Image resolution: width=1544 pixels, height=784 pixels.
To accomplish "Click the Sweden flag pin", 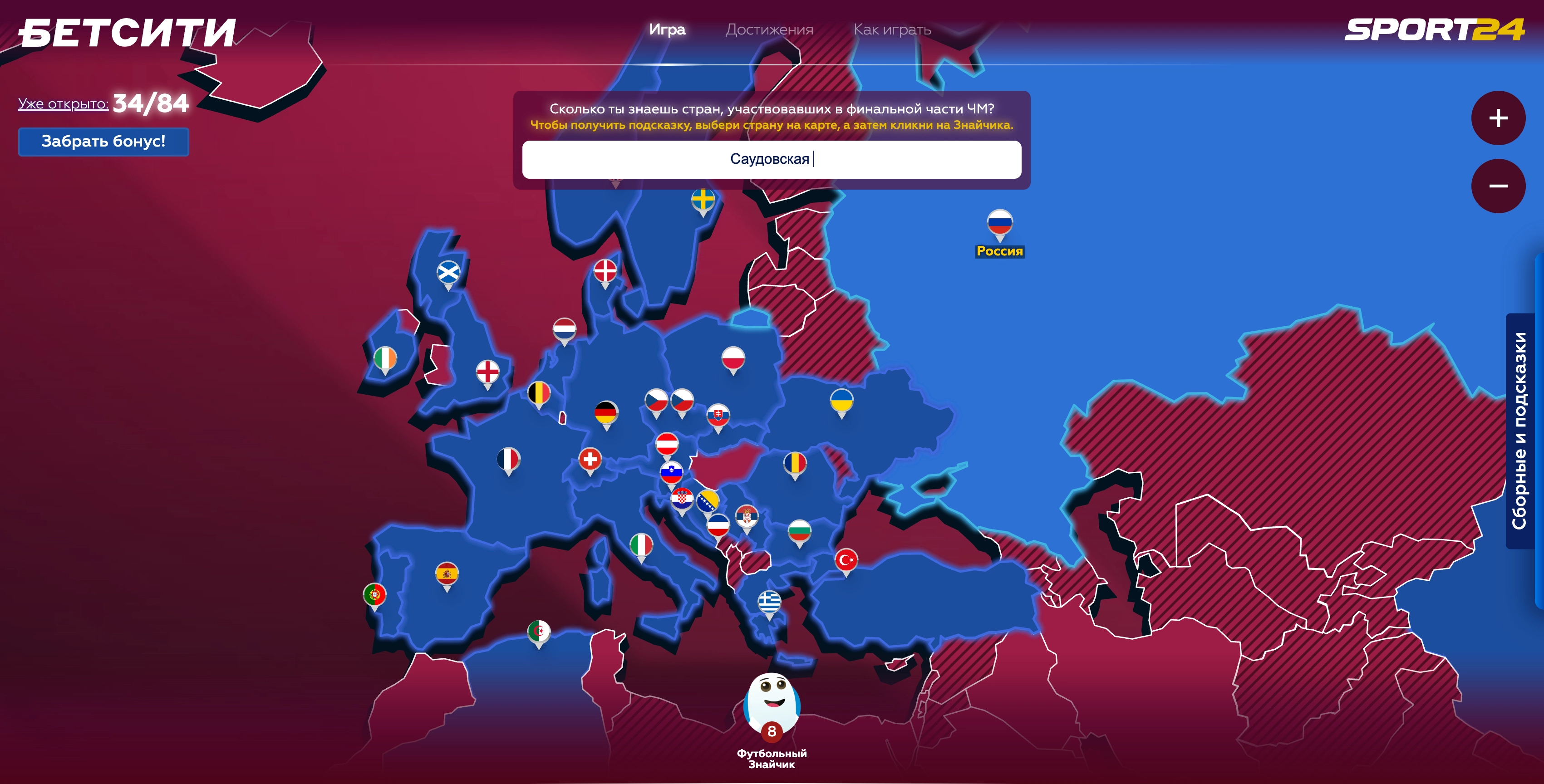I will (x=703, y=200).
